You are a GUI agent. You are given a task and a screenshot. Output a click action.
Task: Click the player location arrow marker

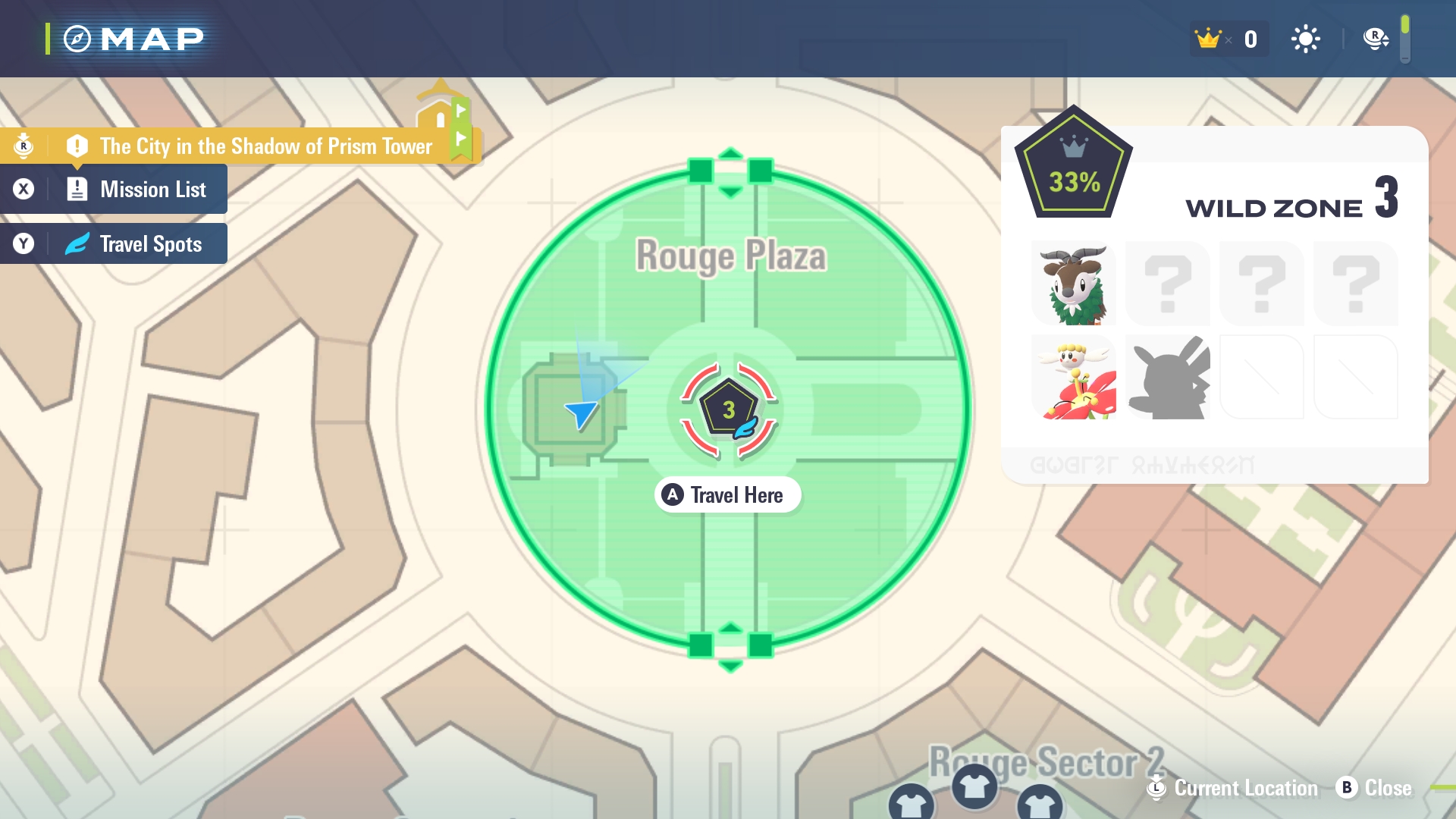582,414
